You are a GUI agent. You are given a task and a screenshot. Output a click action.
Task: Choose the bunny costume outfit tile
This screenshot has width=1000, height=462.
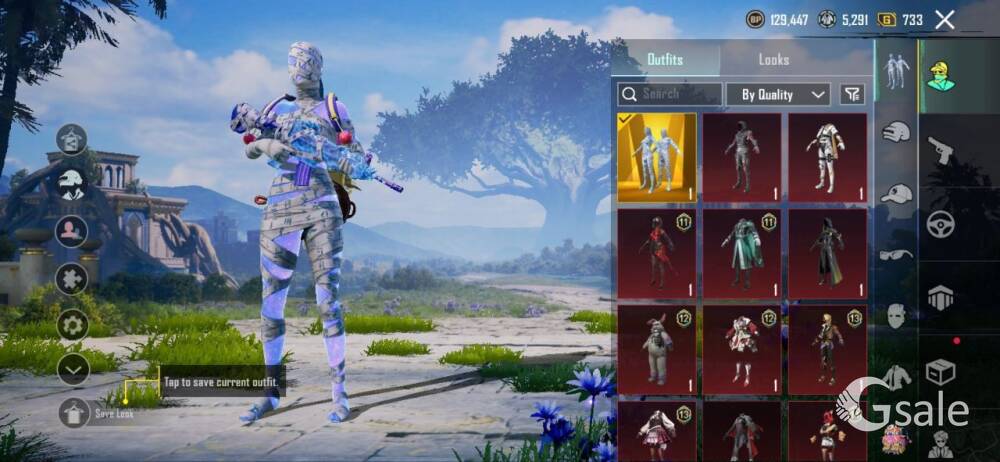656,346
